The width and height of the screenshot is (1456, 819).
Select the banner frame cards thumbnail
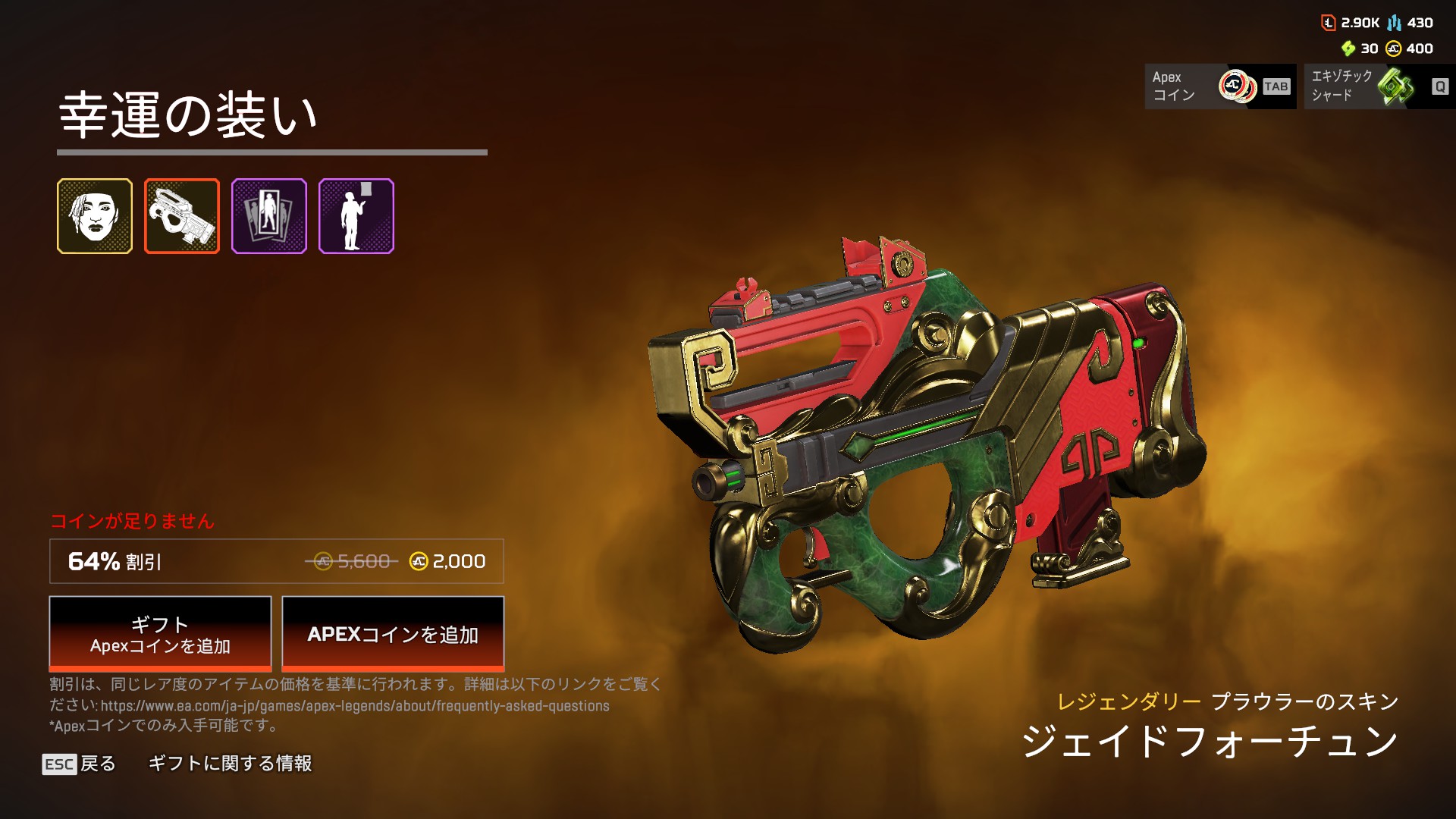(x=269, y=216)
